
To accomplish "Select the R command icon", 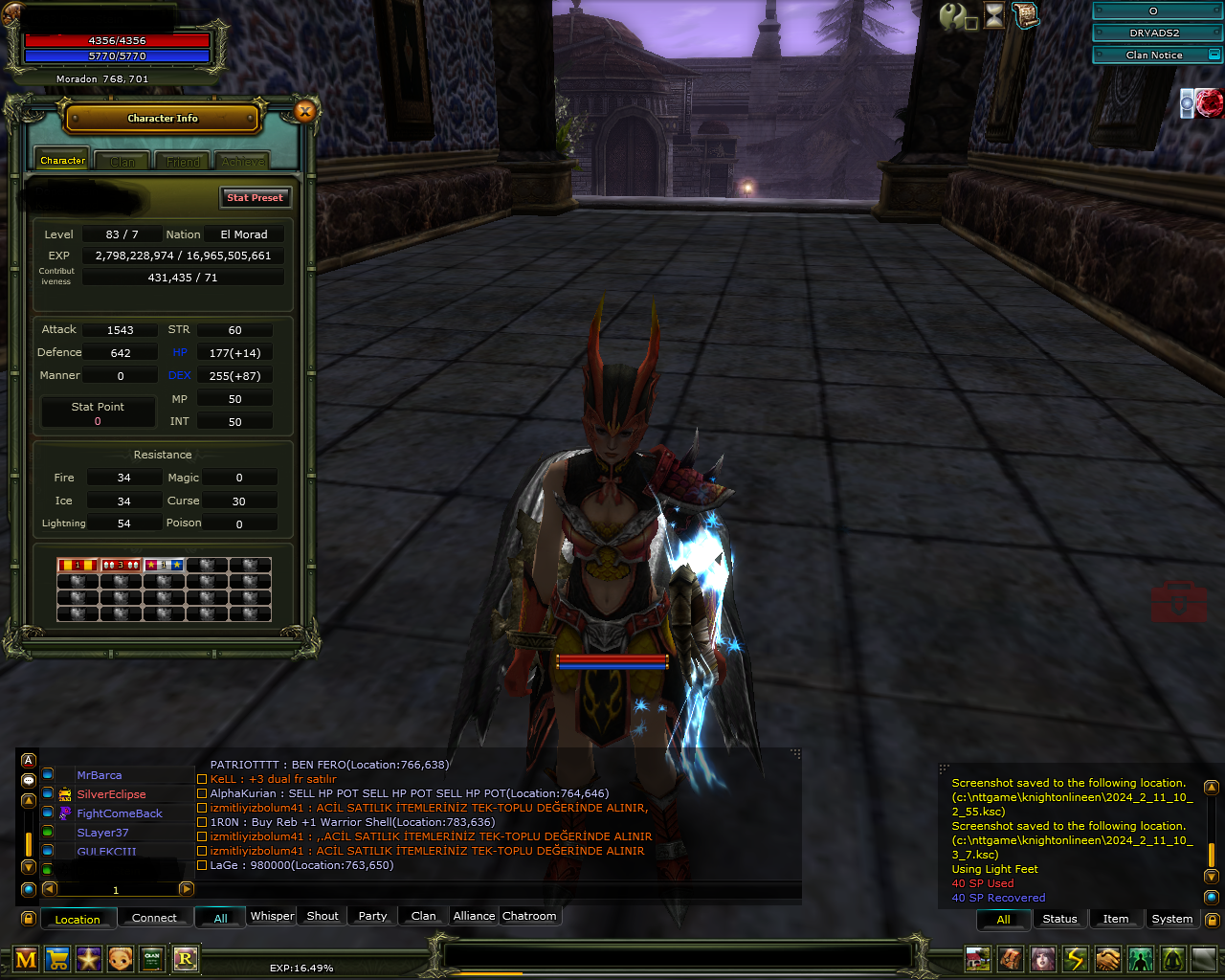I will [x=185, y=959].
